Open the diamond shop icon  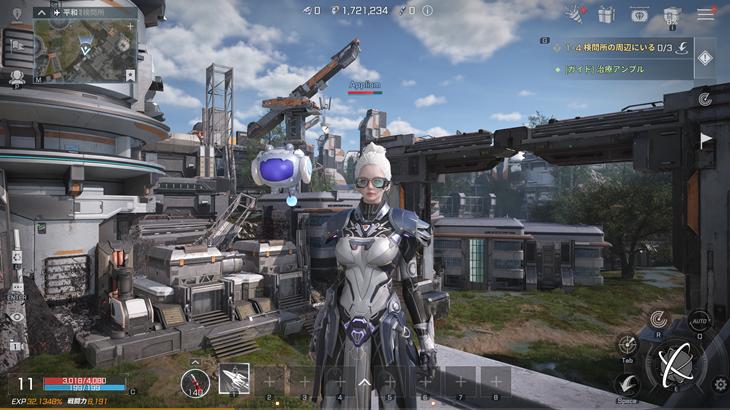(x=639, y=14)
